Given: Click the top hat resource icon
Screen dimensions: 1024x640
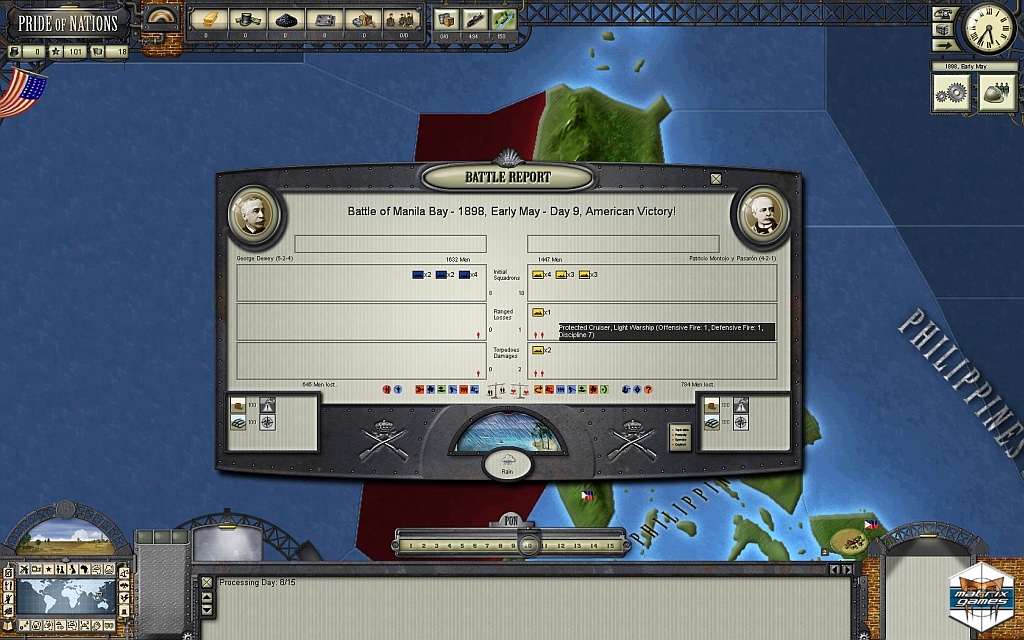Looking at the screenshot, I should [244, 20].
